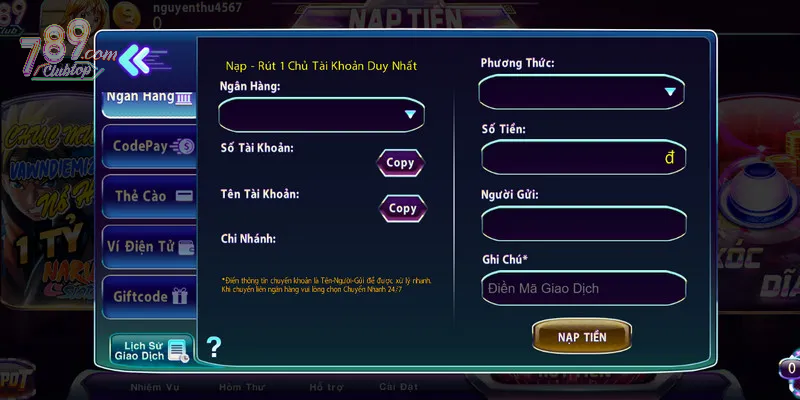Open the CodePay deposit tab
The width and height of the screenshot is (800, 400).
[149, 146]
